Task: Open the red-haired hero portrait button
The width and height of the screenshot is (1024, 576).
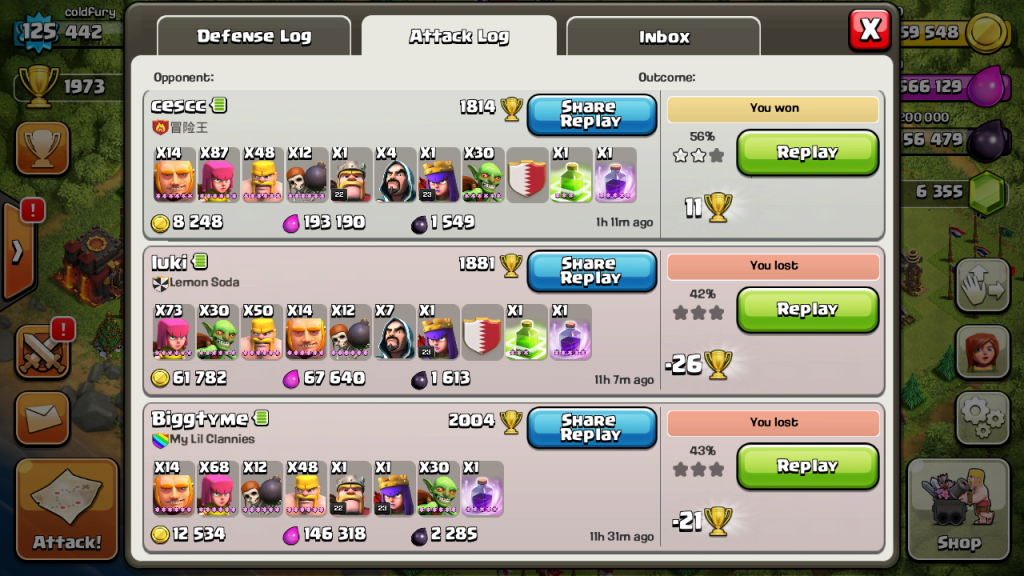Action: (983, 351)
